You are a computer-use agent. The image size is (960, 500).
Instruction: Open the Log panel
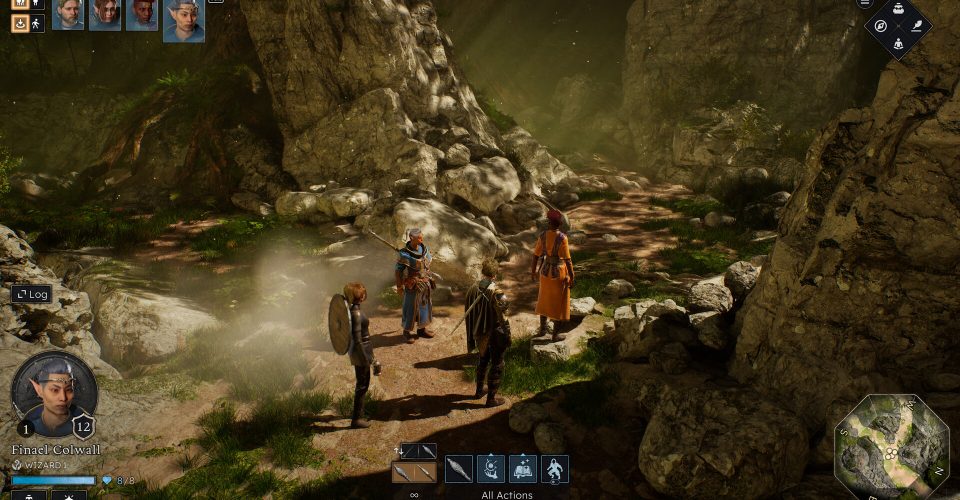31,294
